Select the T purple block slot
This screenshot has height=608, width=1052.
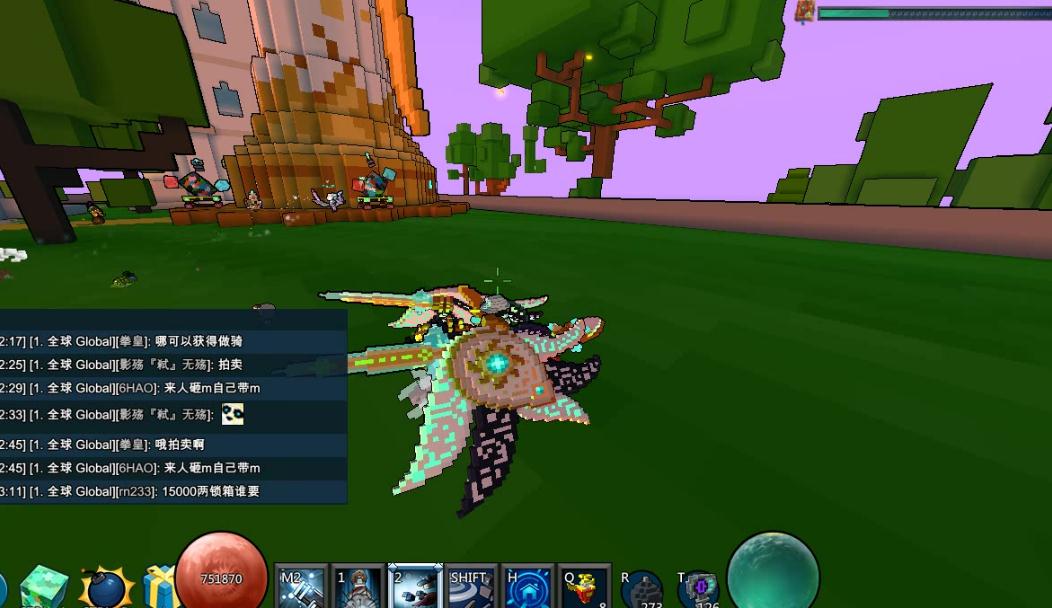click(x=698, y=590)
